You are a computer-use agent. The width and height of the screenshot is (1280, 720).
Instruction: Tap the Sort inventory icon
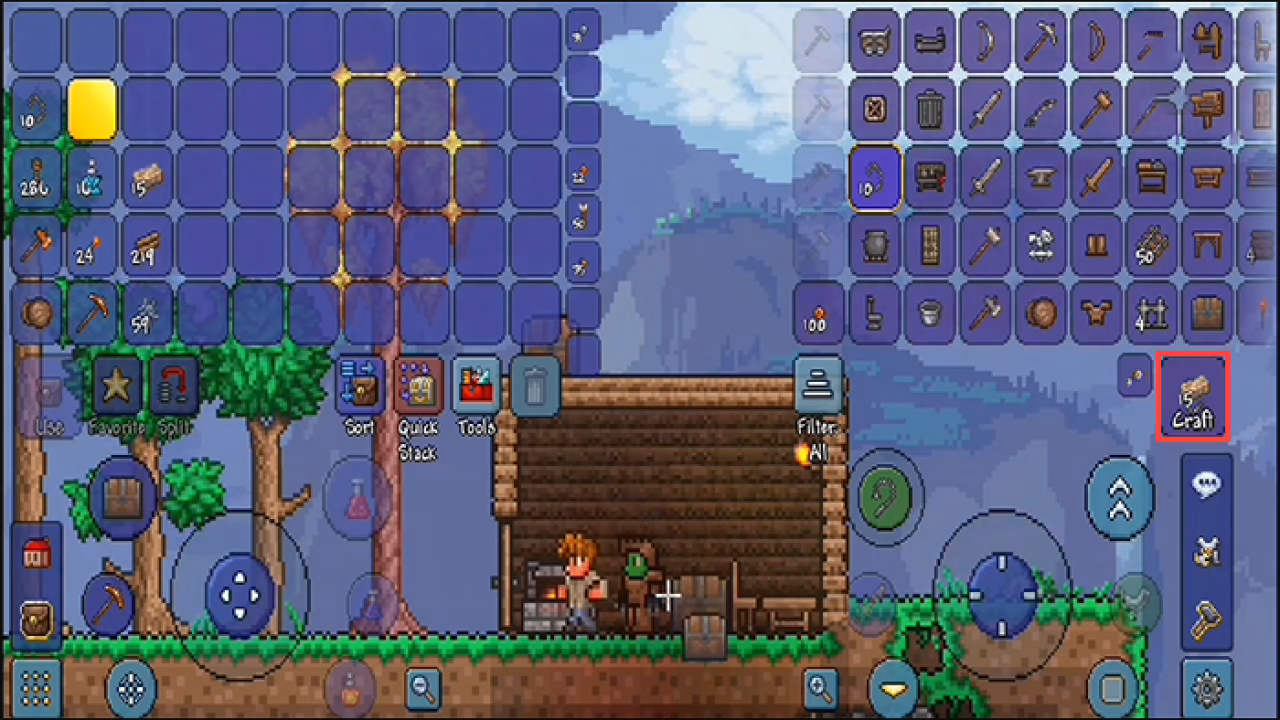[358, 387]
